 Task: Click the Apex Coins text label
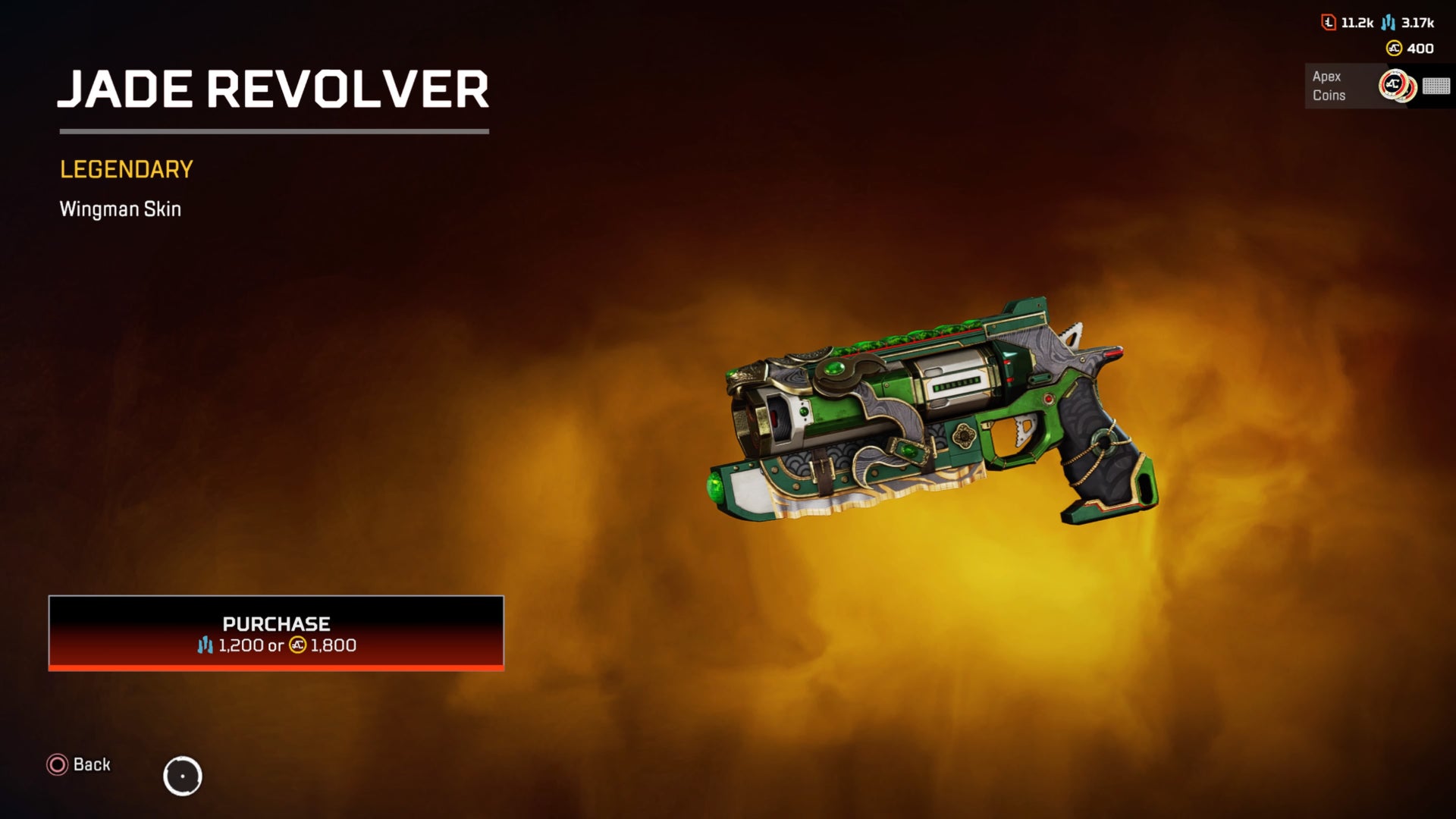(1328, 86)
